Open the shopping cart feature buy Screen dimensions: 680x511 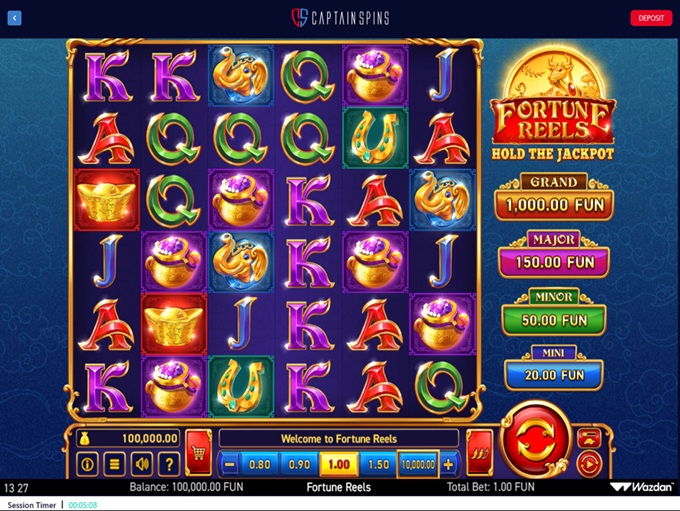198,452
